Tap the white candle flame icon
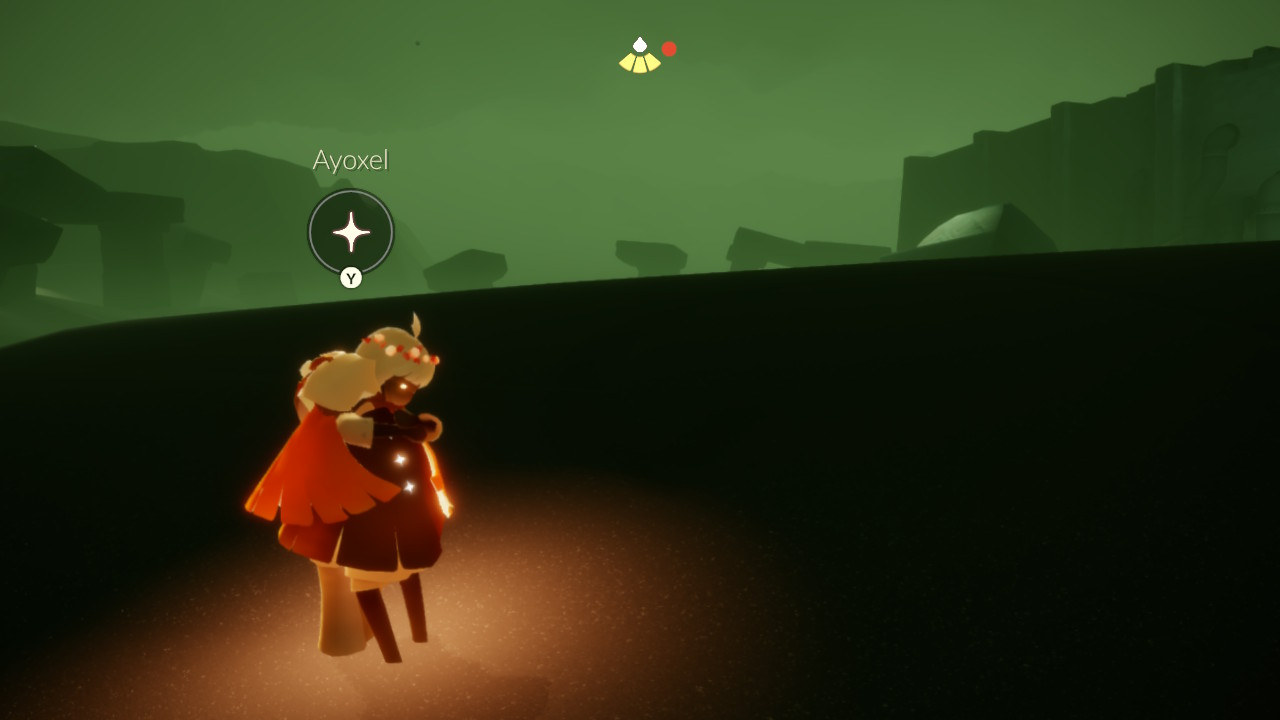 (639, 44)
